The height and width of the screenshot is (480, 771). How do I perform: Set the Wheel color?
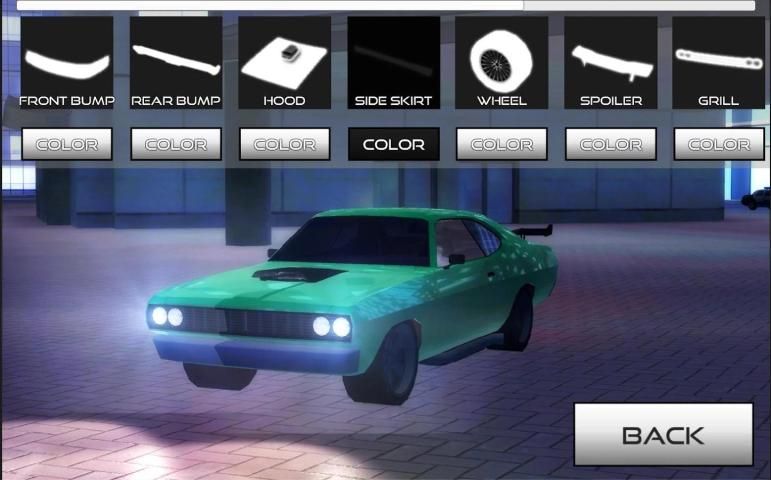pyautogui.click(x=501, y=144)
